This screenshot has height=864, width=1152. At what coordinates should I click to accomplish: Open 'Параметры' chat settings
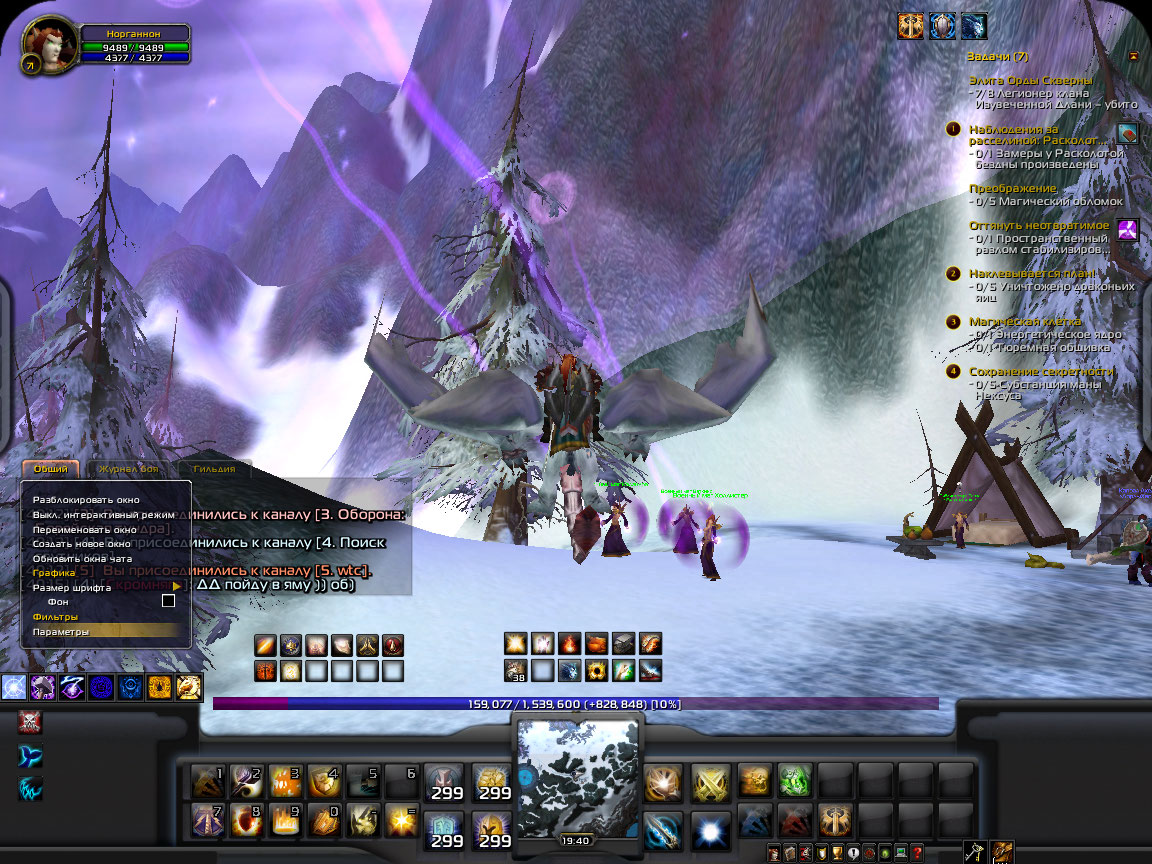[x=60, y=632]
